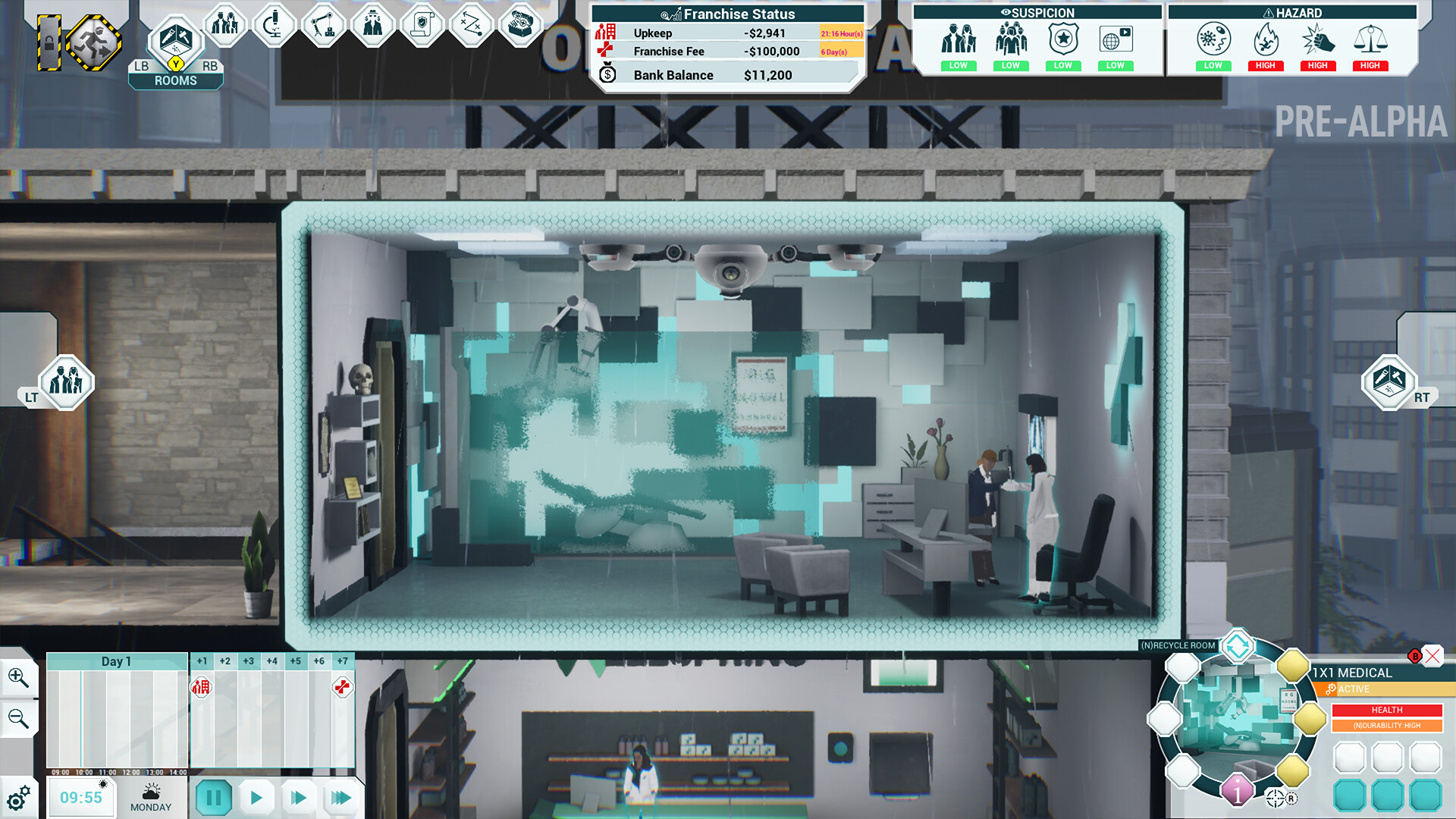Toggle the media suspicion LOW indicator
Viewport: 1456px width, 819px height.
(x=1115, y=66)
